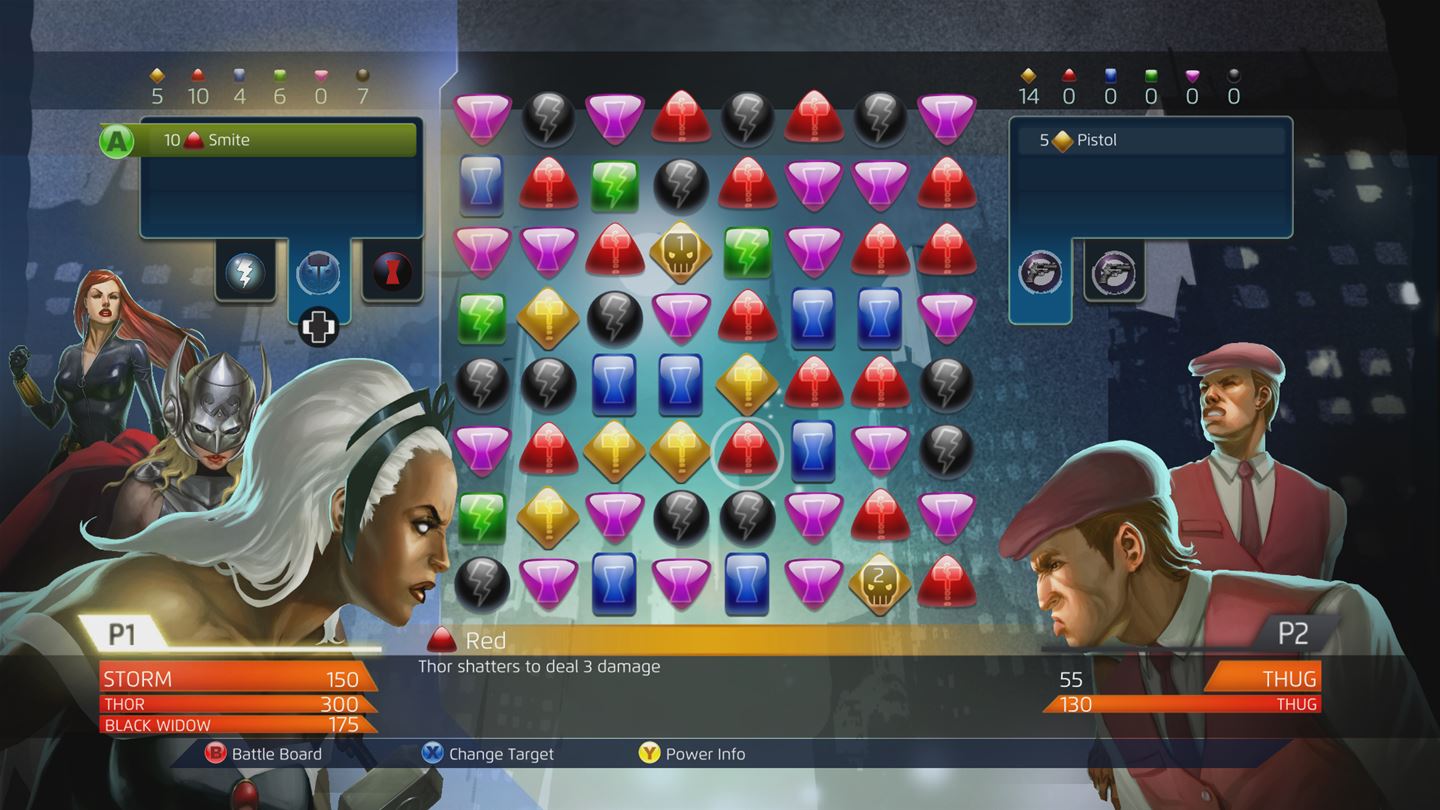
Task: Click Thor's health row
Action: 230,704
